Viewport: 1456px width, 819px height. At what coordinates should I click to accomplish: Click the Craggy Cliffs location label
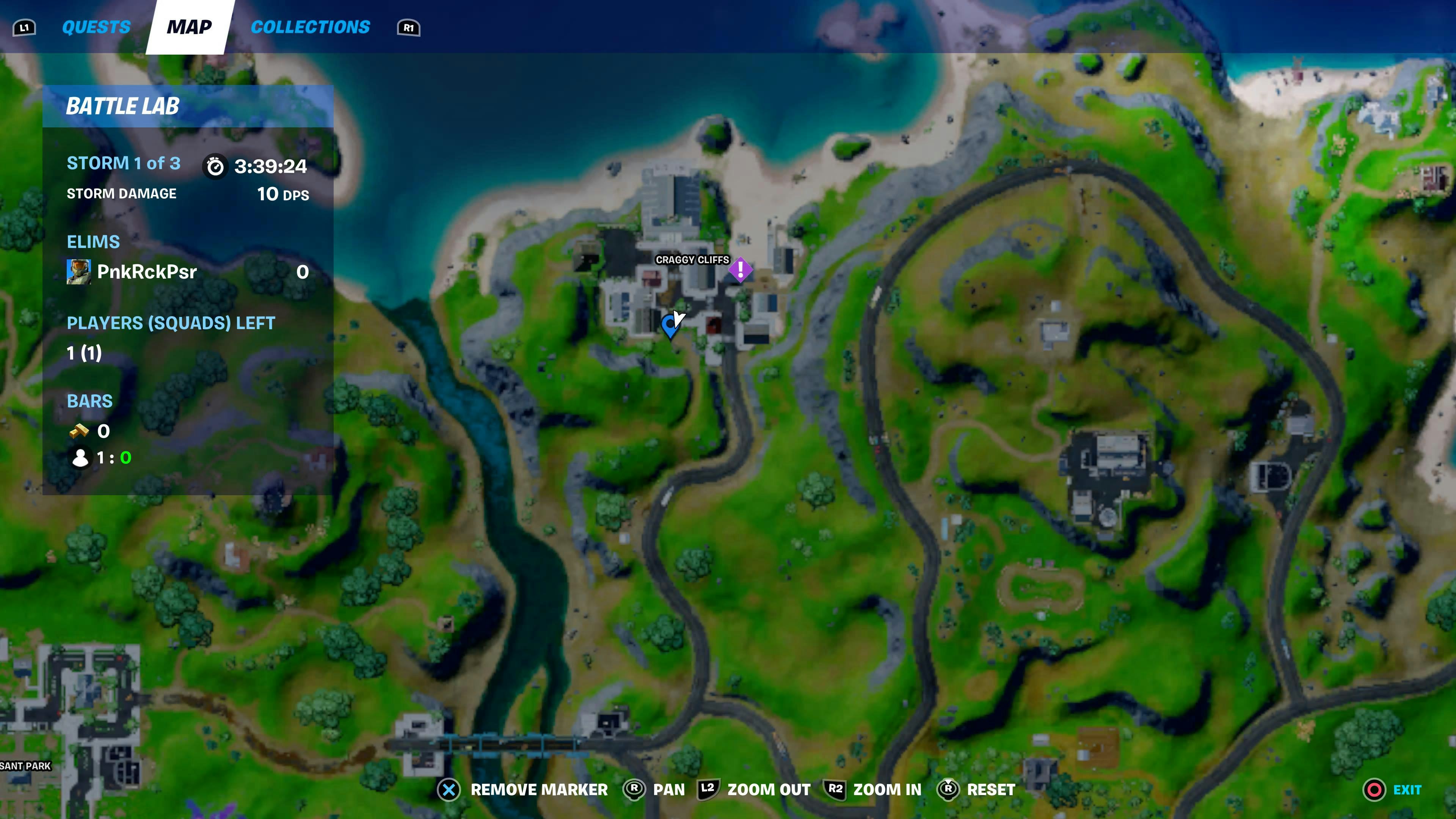693,260
